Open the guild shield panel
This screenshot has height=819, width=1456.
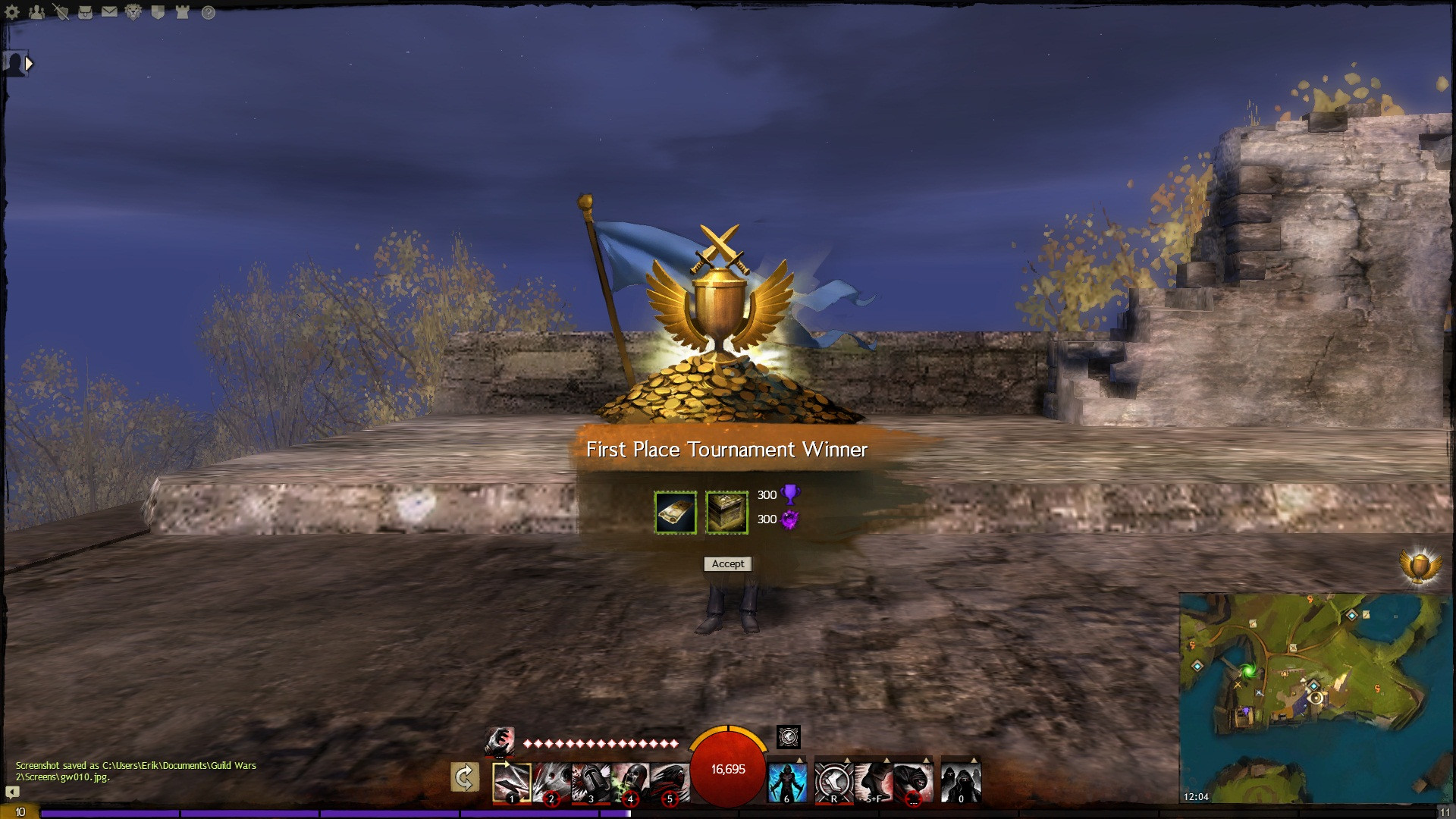(x=158, y=12)
